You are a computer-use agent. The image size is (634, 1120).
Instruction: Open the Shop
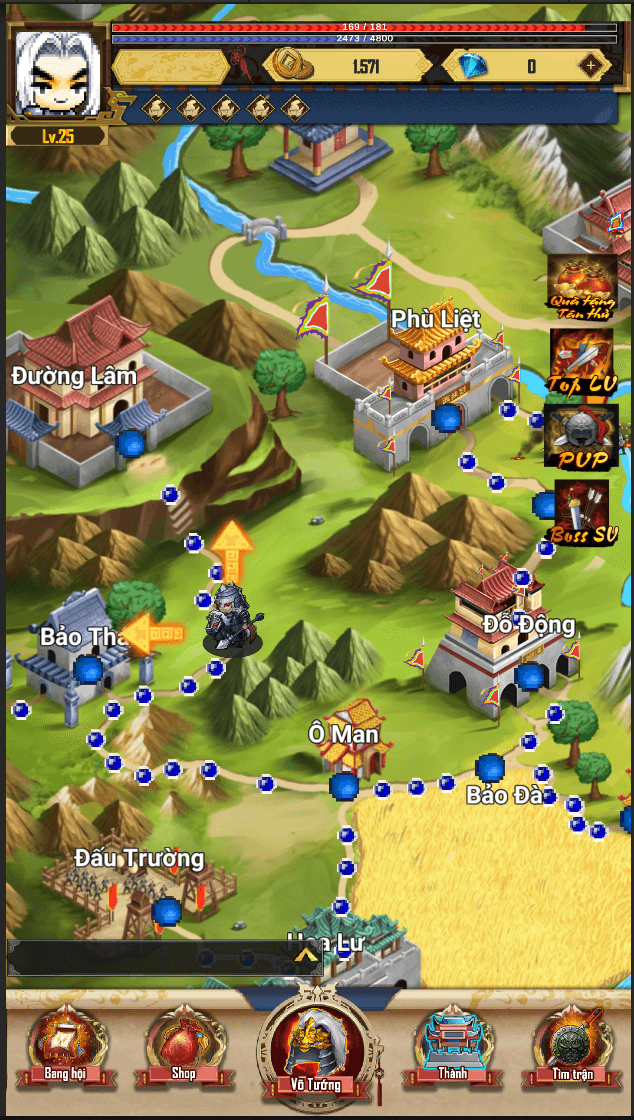pyautogui.click(x=183, y=1046)
